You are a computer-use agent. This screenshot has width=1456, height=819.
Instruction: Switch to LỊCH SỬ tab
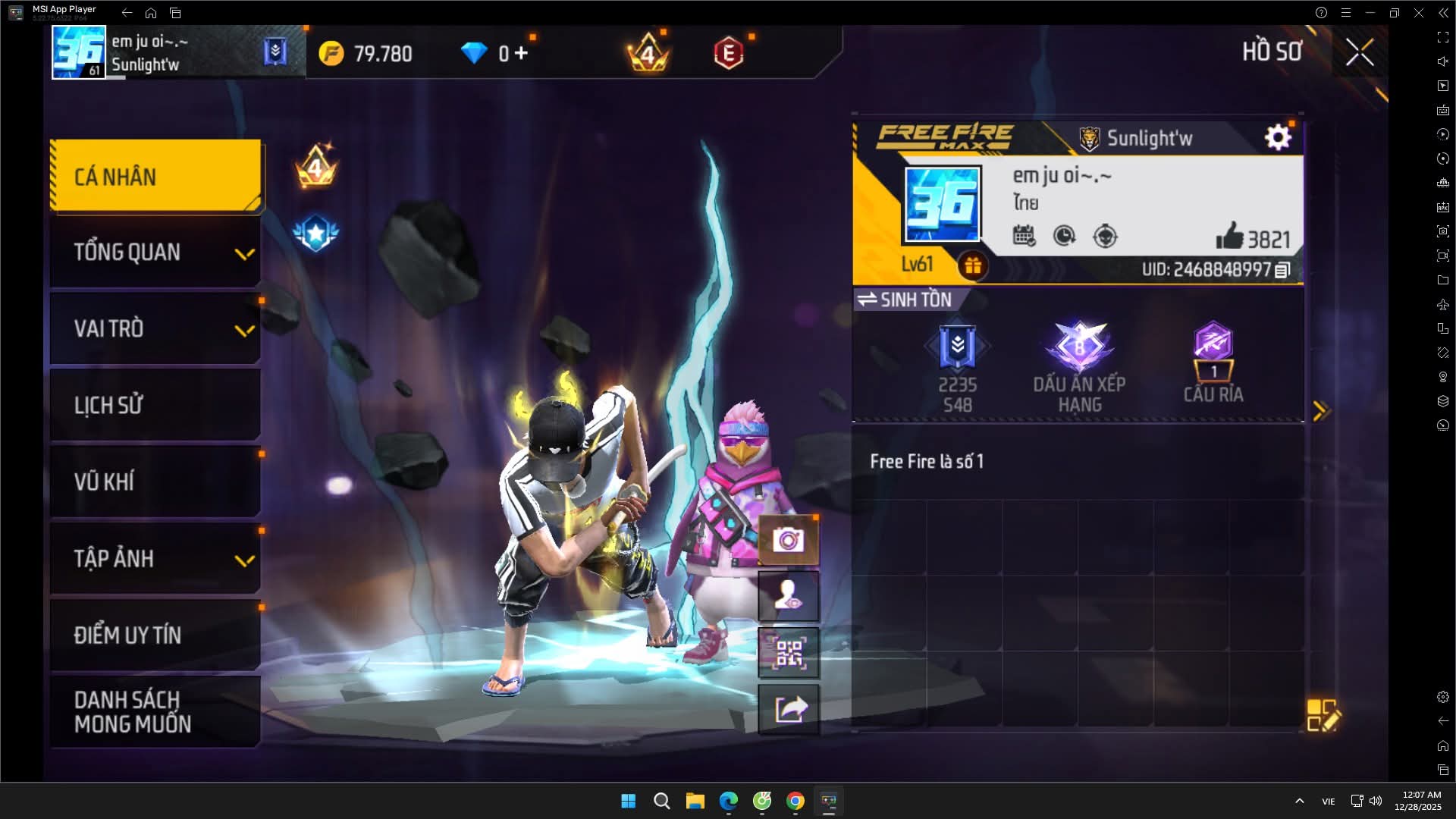155,406
